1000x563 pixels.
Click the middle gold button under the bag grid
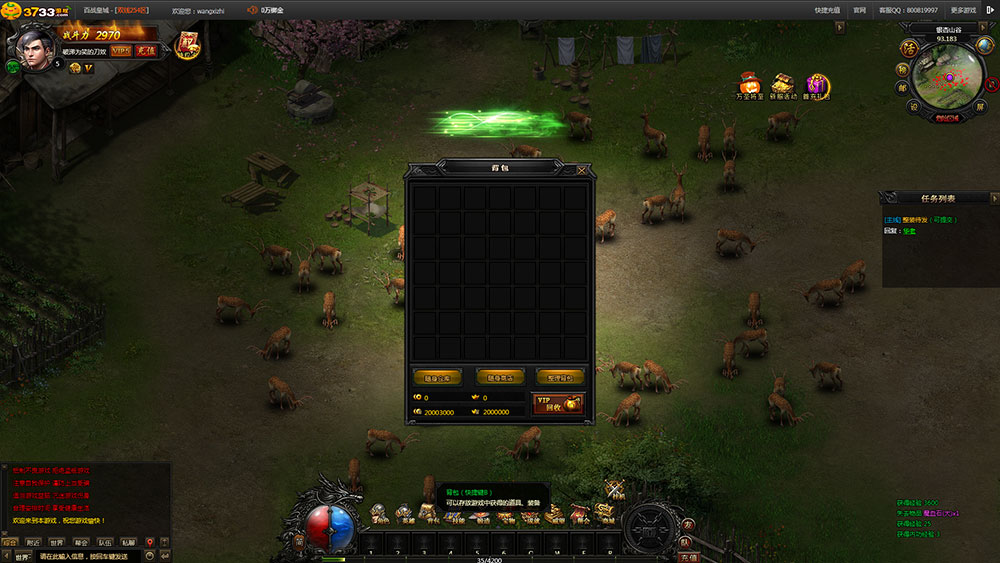tap(499, 377)
